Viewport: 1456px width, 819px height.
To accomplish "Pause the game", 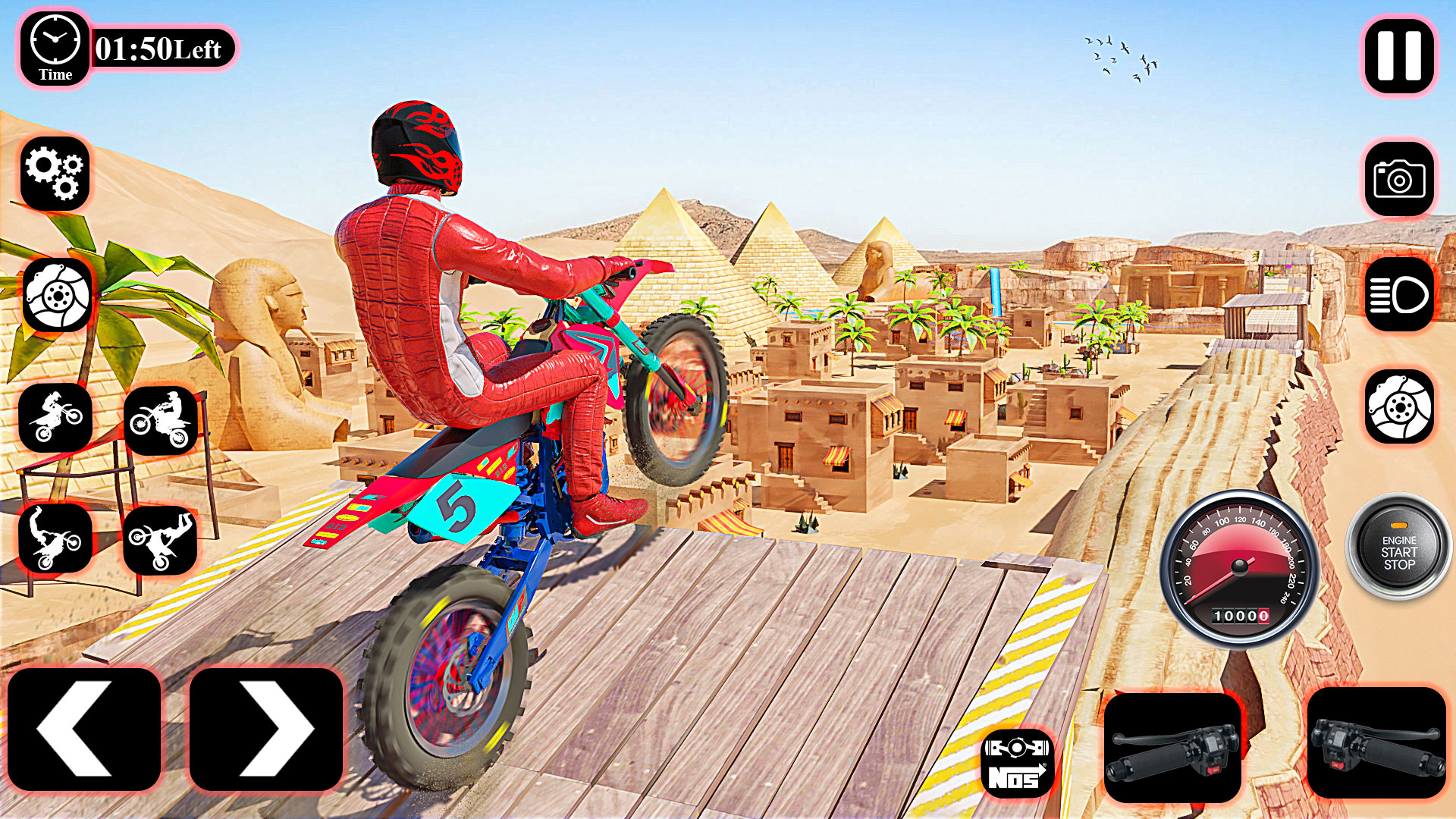I will [x=1399, y=57].
